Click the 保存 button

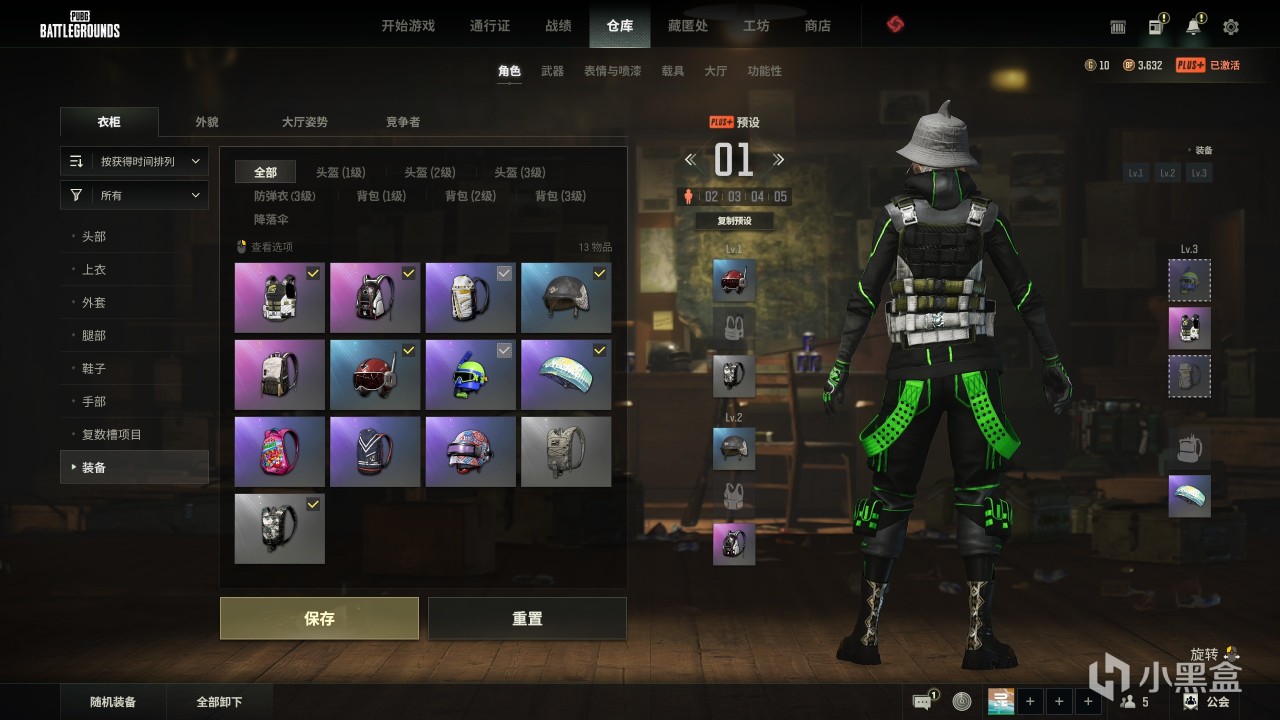point(319,619)
